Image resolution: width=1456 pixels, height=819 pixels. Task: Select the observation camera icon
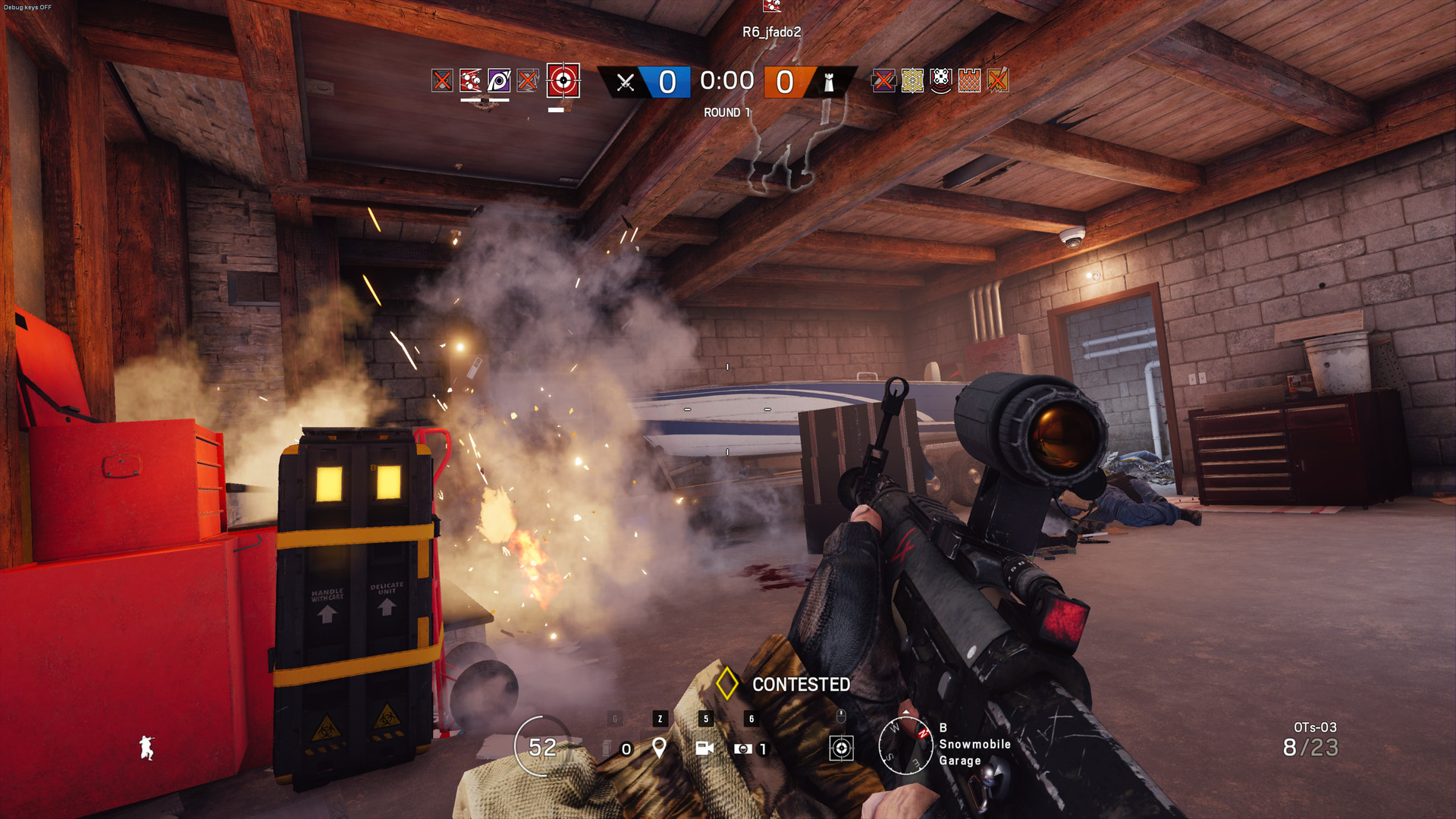[704, 749]
